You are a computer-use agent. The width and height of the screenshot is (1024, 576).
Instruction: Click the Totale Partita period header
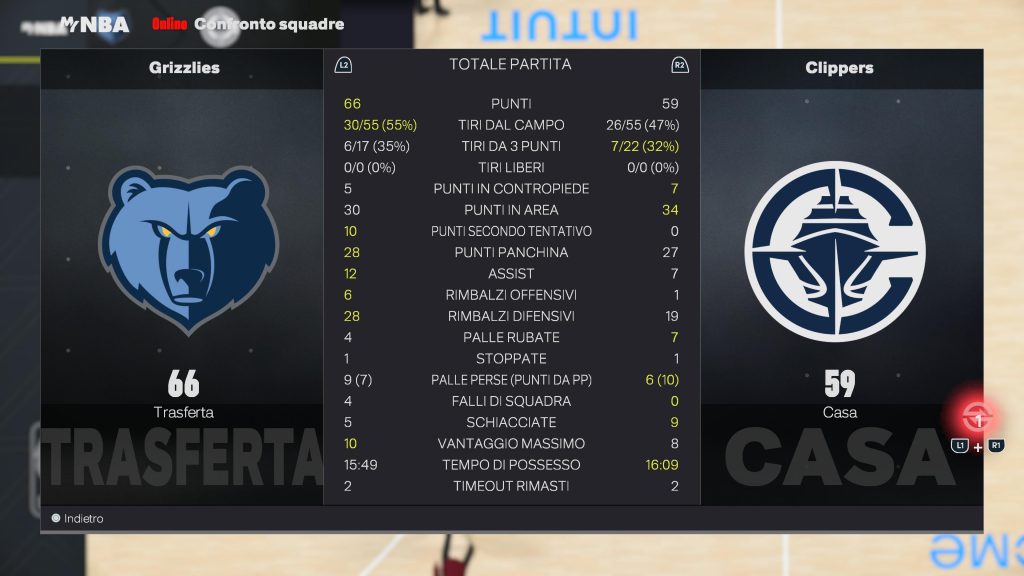point(510,64)
